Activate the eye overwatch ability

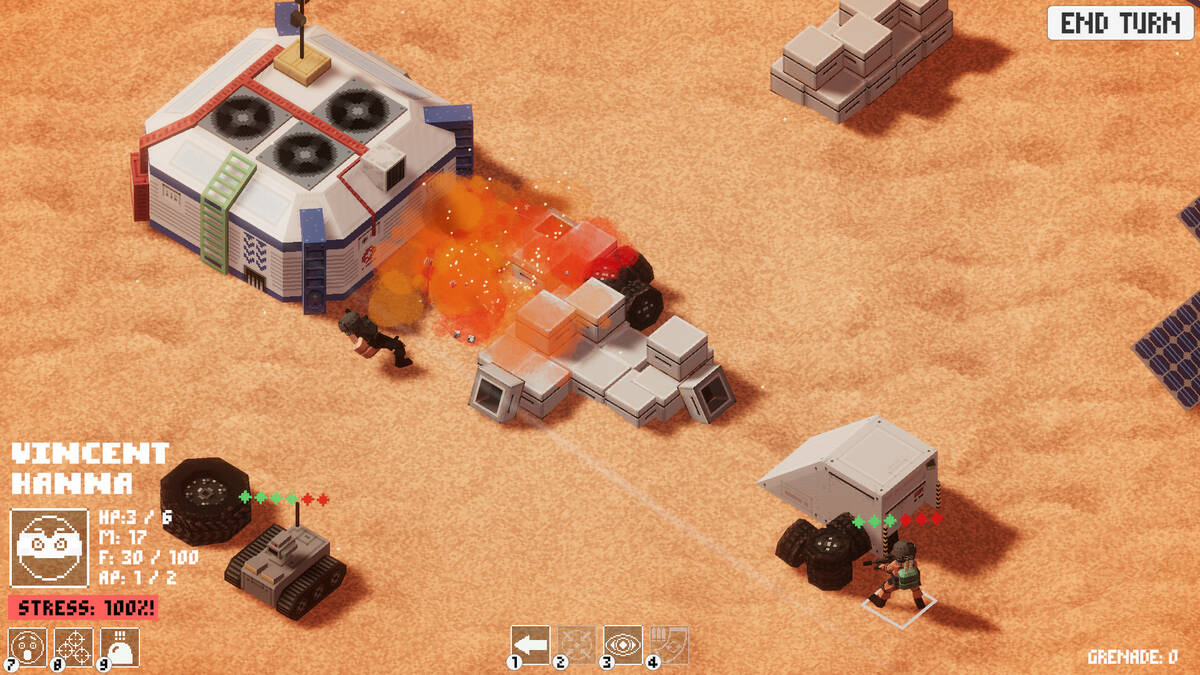pos(622,645)
